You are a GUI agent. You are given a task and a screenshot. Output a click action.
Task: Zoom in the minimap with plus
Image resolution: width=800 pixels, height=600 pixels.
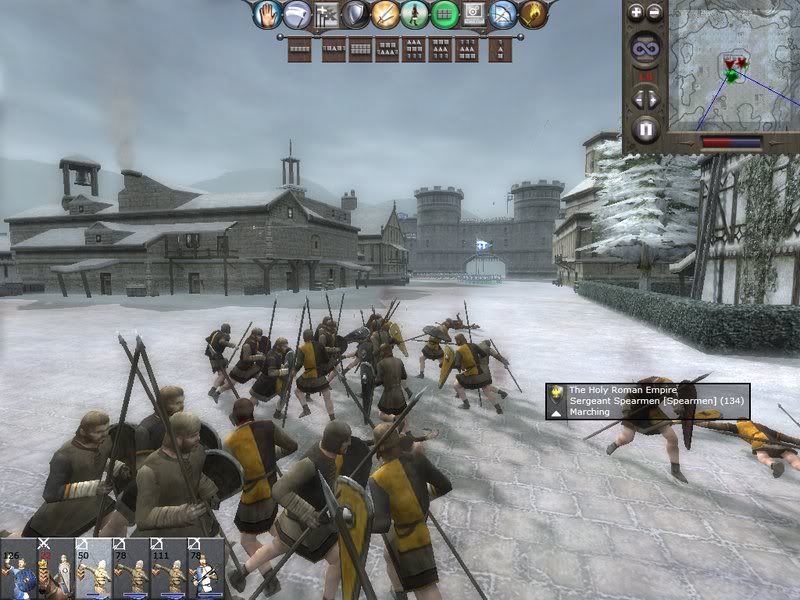tap(637, 13)
